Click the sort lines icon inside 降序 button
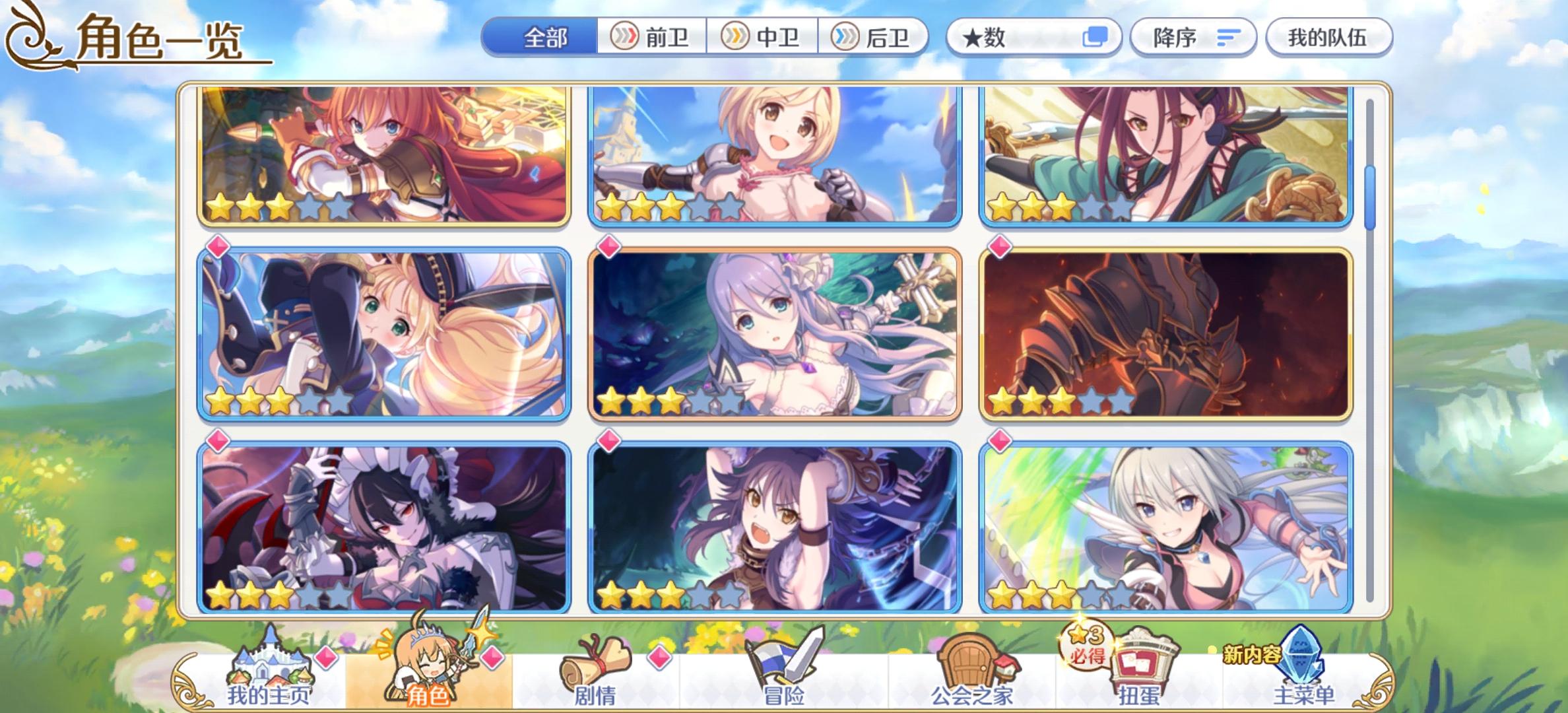The width and height of the screenshot is (1568, 713). point(1229,38)
